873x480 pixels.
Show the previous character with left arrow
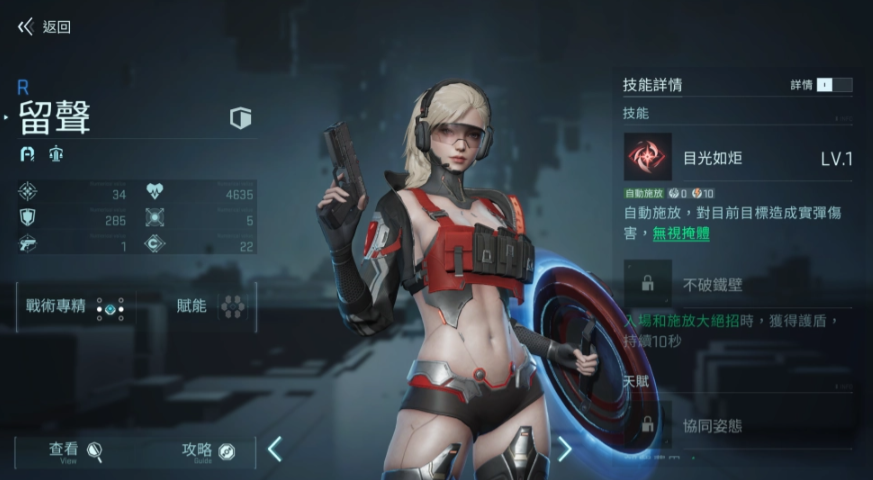tap(274, 449)
